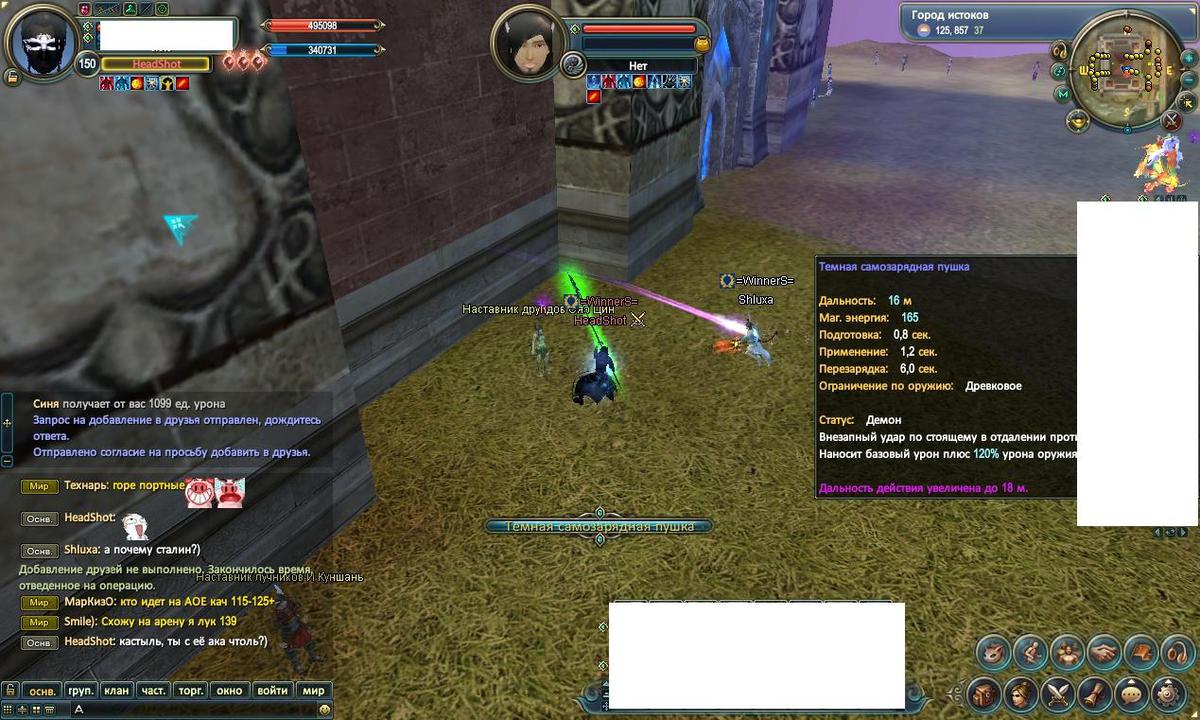Select the "торг." trade chat tab
The height and width of the screenshot is (720, 1200).
coord(190,690)
